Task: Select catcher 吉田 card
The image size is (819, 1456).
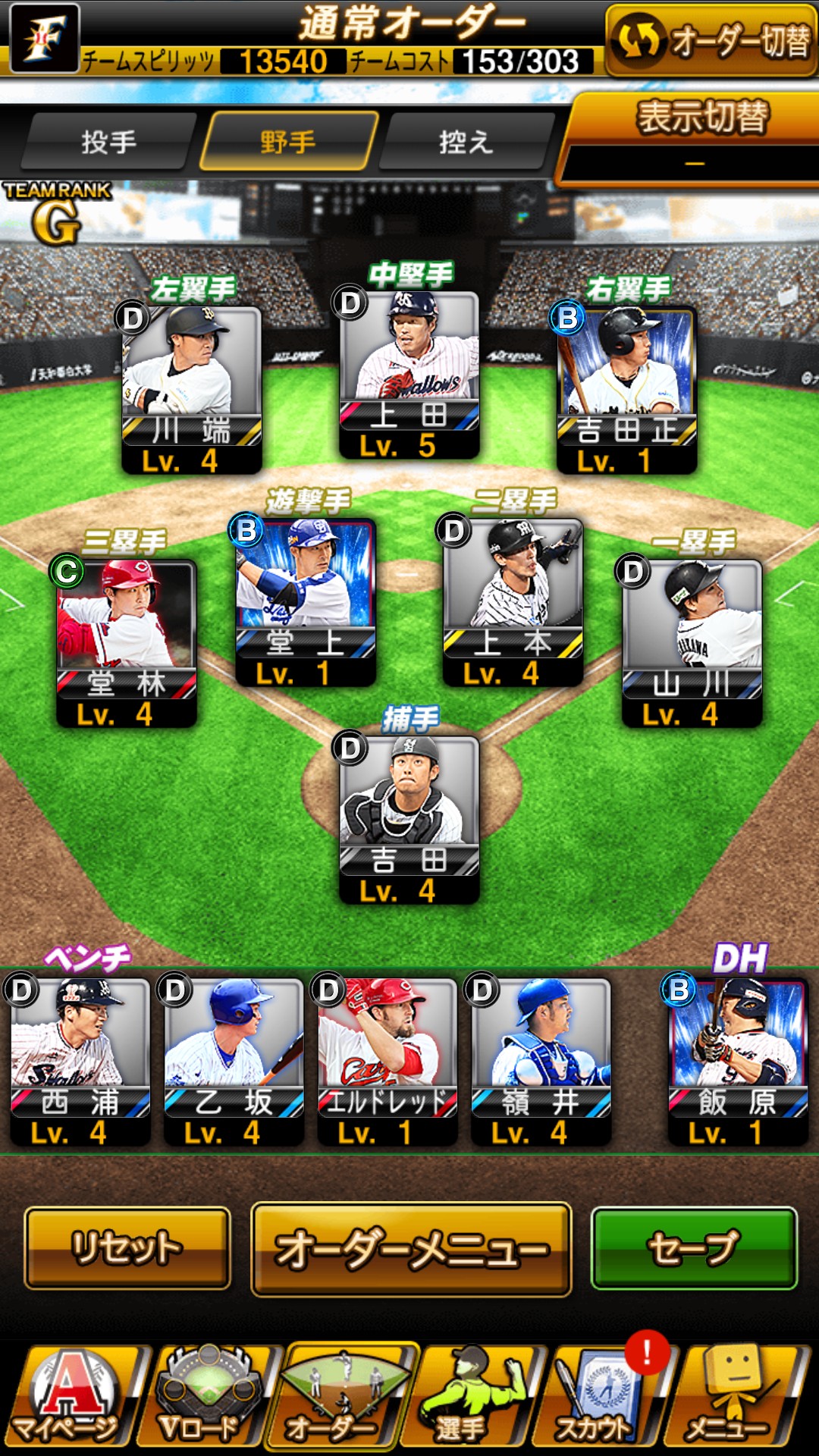Action: pos(409,819)
